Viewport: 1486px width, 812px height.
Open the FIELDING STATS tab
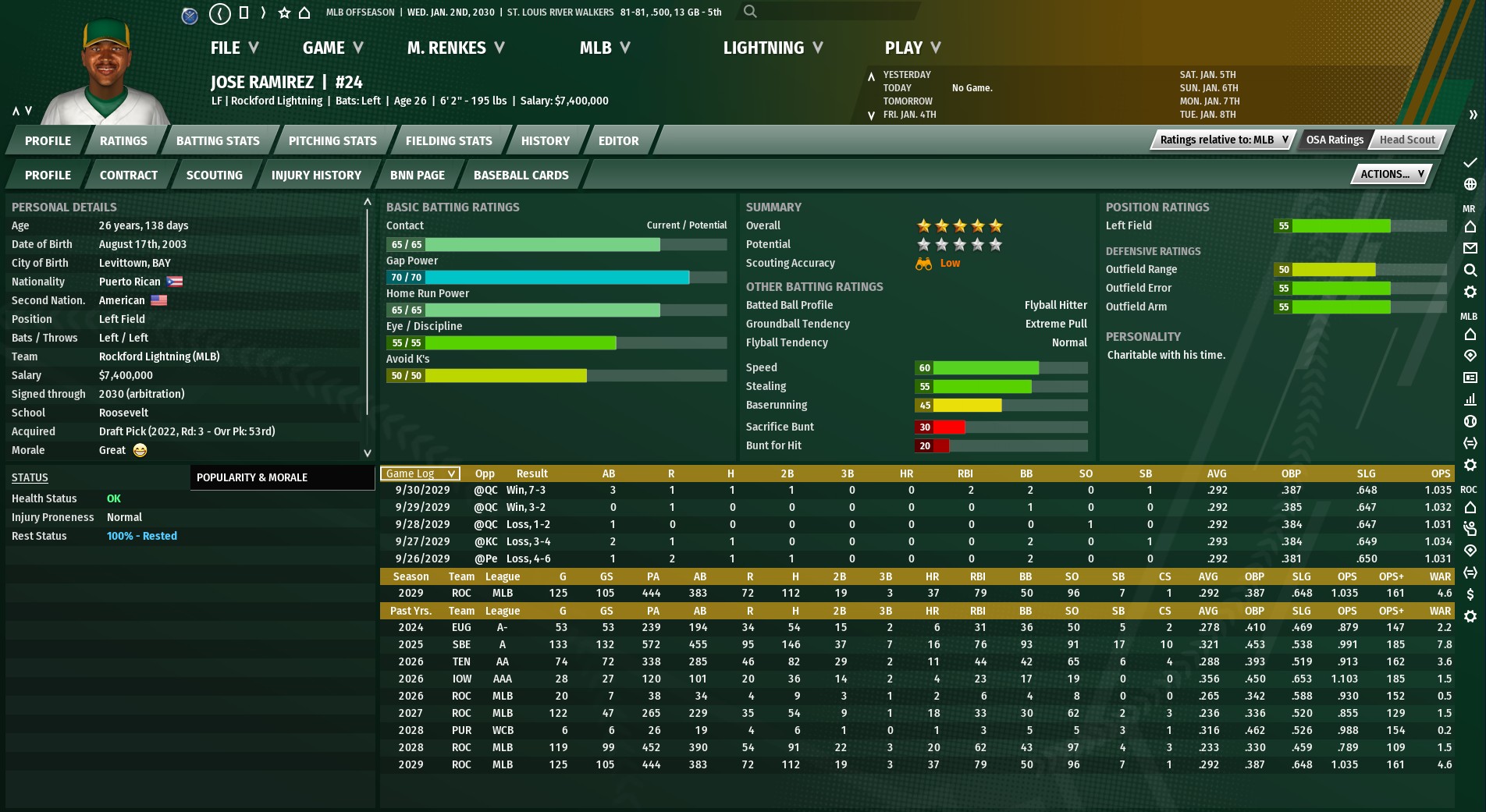point(449,141)
